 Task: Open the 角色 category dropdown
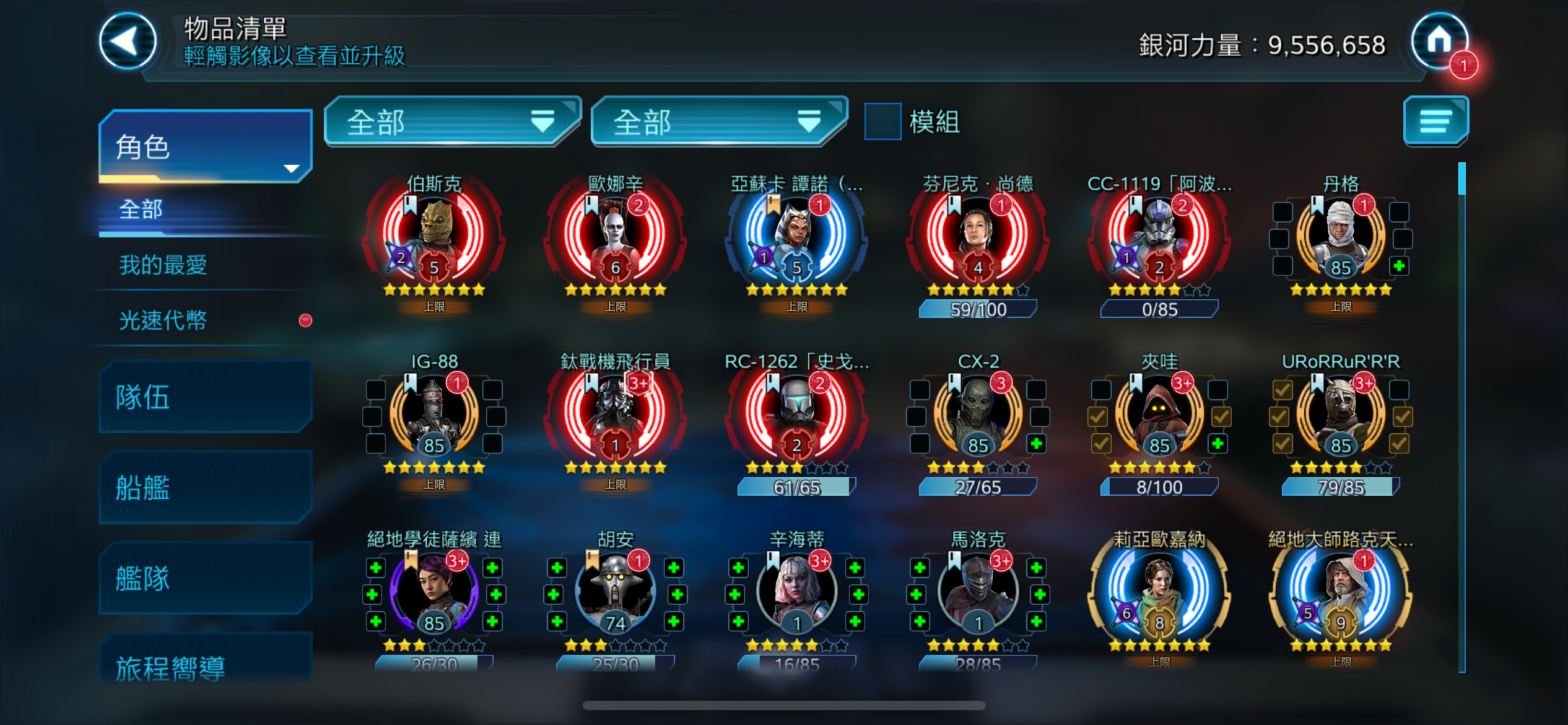point(205,147)
